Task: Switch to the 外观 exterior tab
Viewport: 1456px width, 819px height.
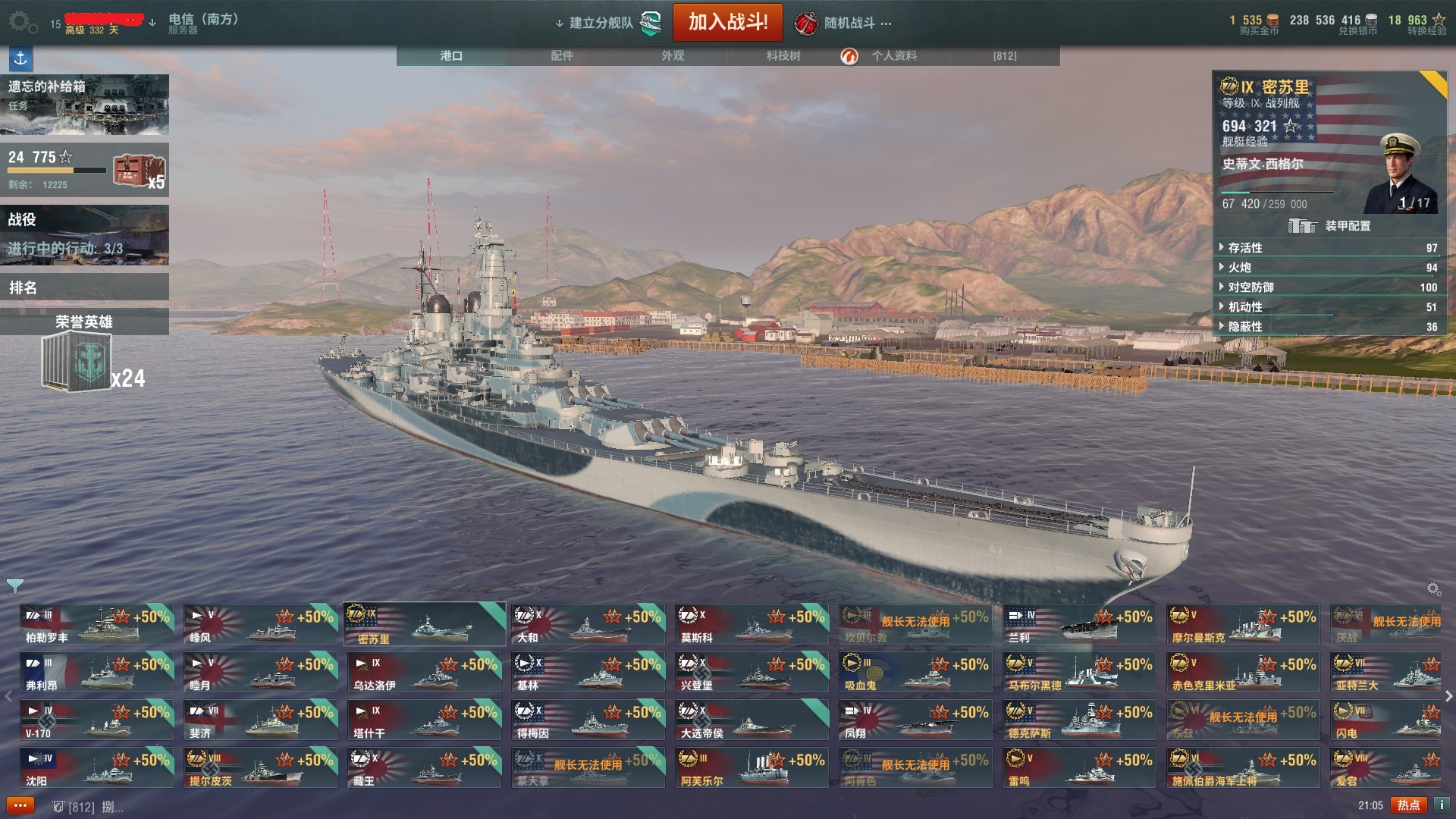Action: tap(673, 55)
